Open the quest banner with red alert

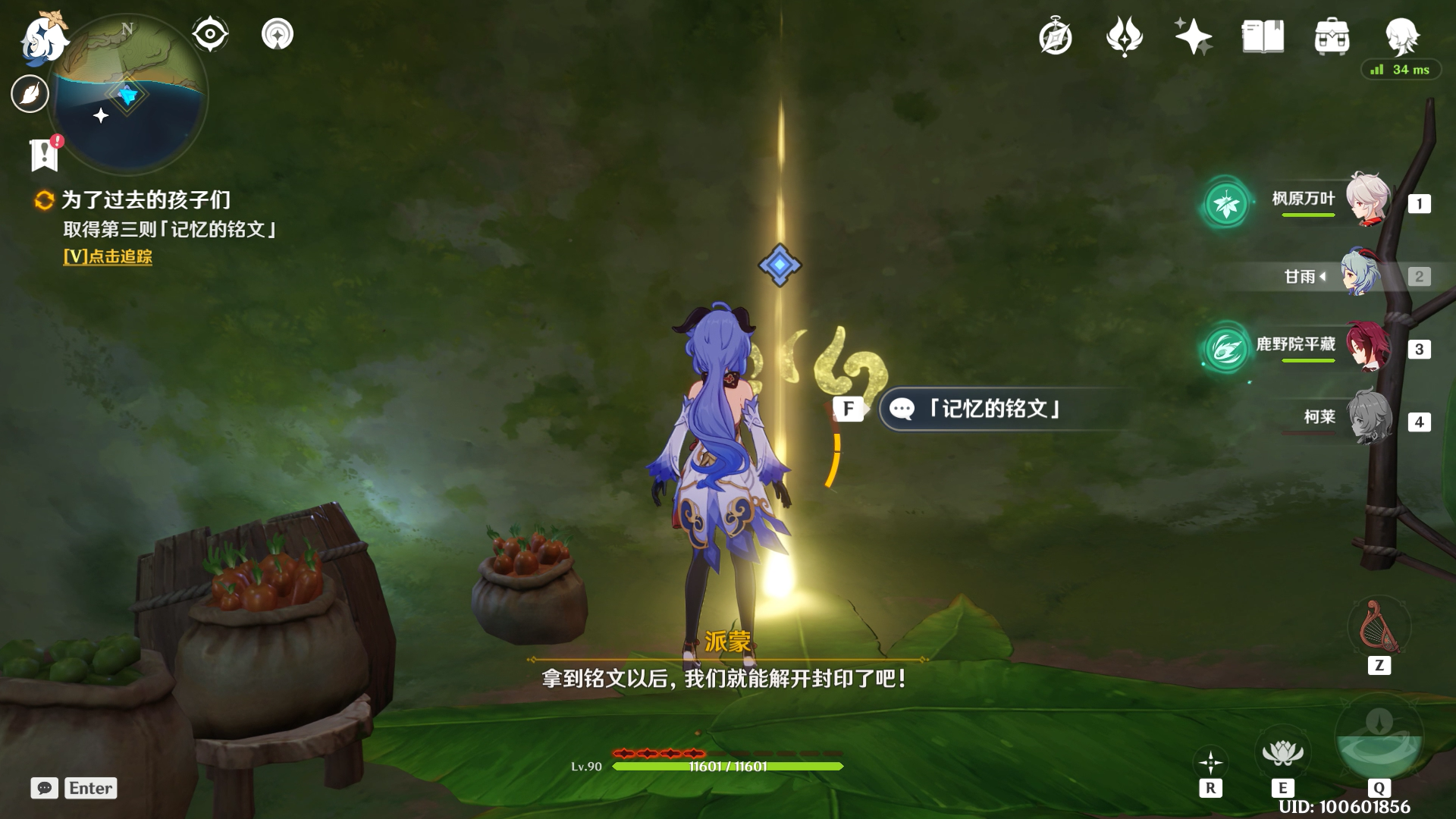click(x=45, y=155)
